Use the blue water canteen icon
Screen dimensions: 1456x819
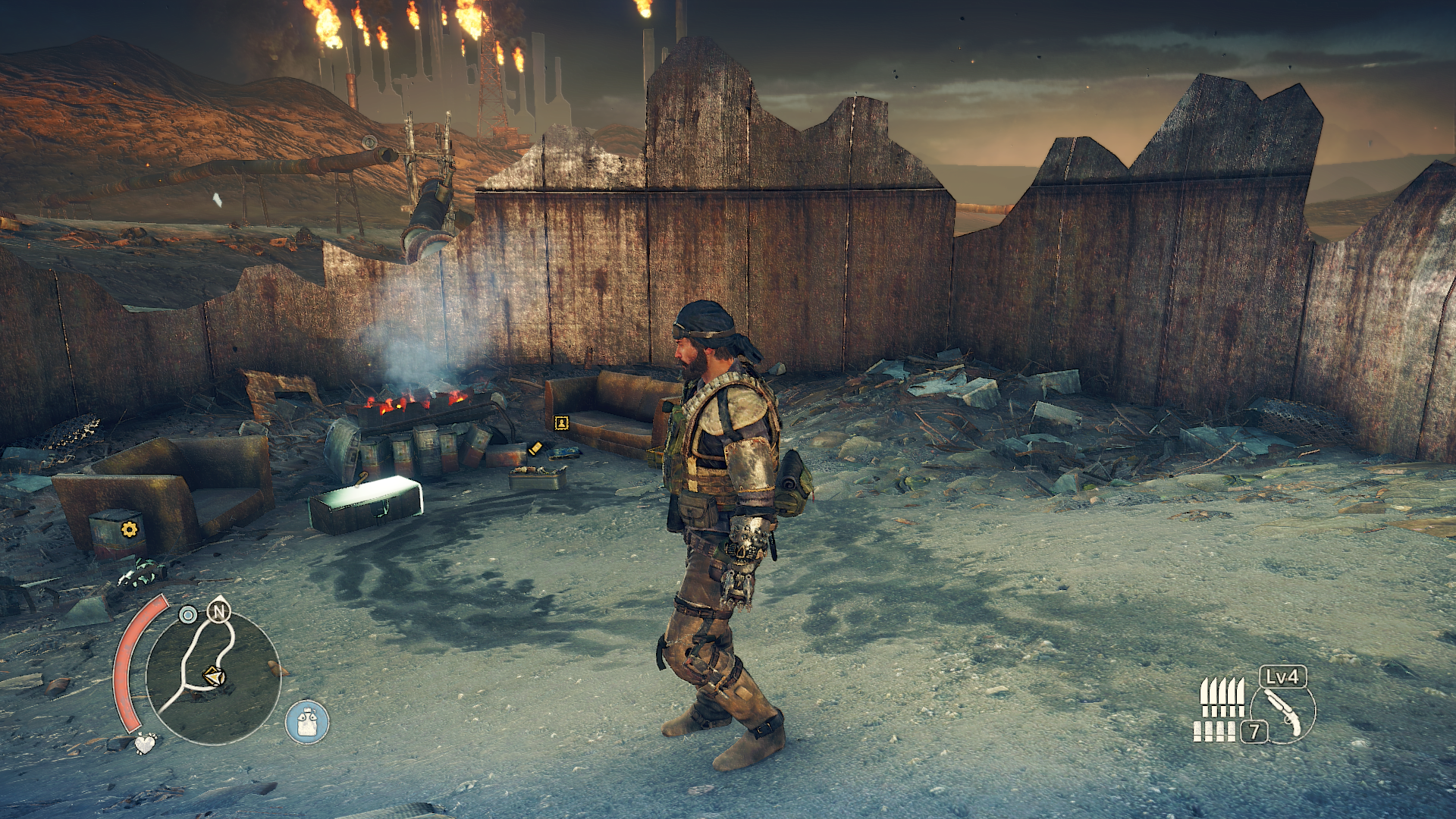307,722
